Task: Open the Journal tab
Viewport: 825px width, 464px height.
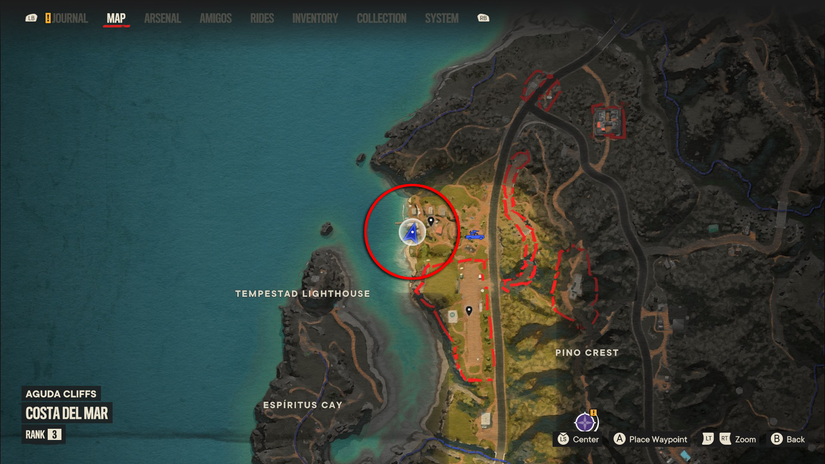Action: click(68, 18)
